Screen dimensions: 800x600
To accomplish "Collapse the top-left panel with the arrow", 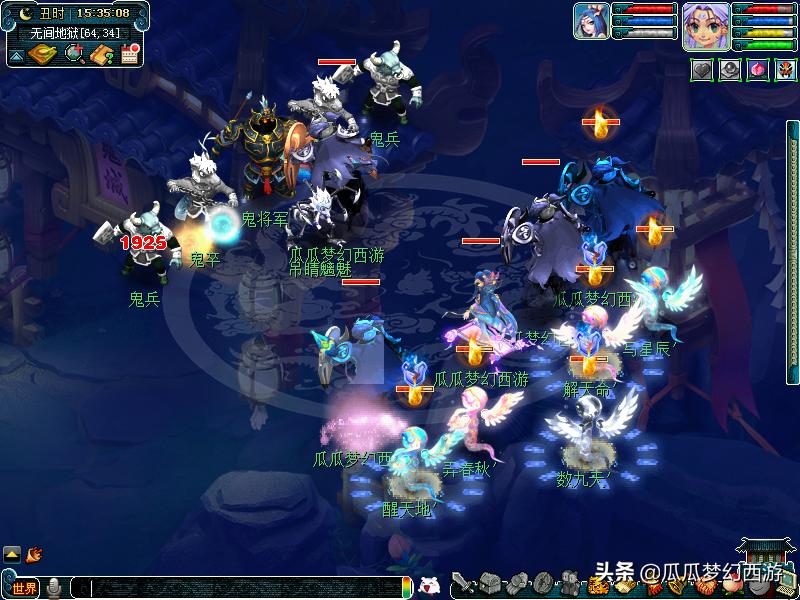I will 16,57.
